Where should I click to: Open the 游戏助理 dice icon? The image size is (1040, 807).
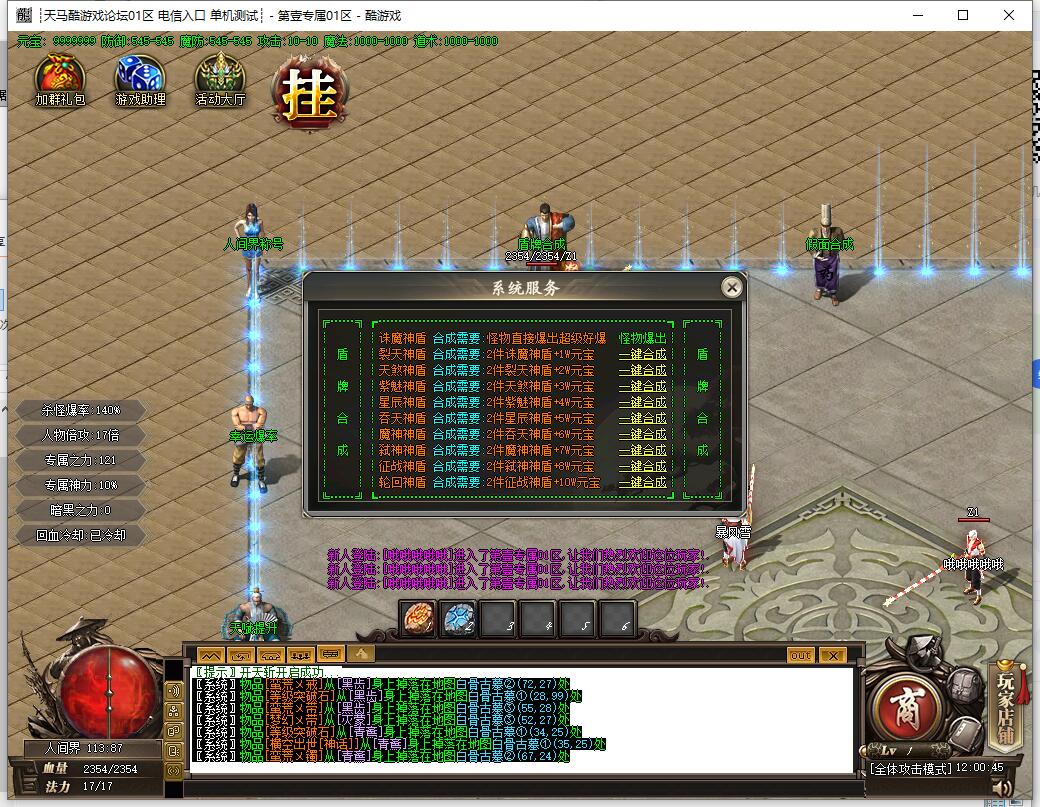tap(140, 78)
